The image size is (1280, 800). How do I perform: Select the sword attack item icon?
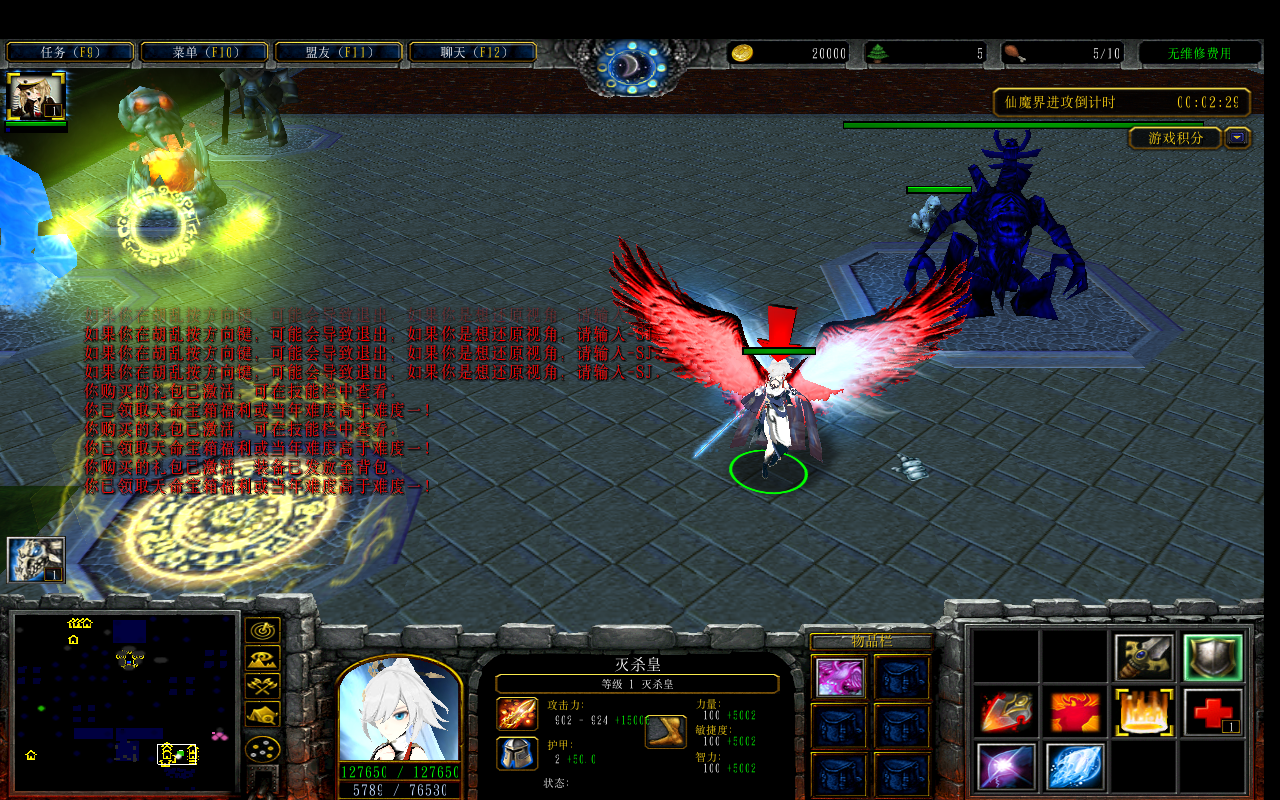[x=1143, y=656]
